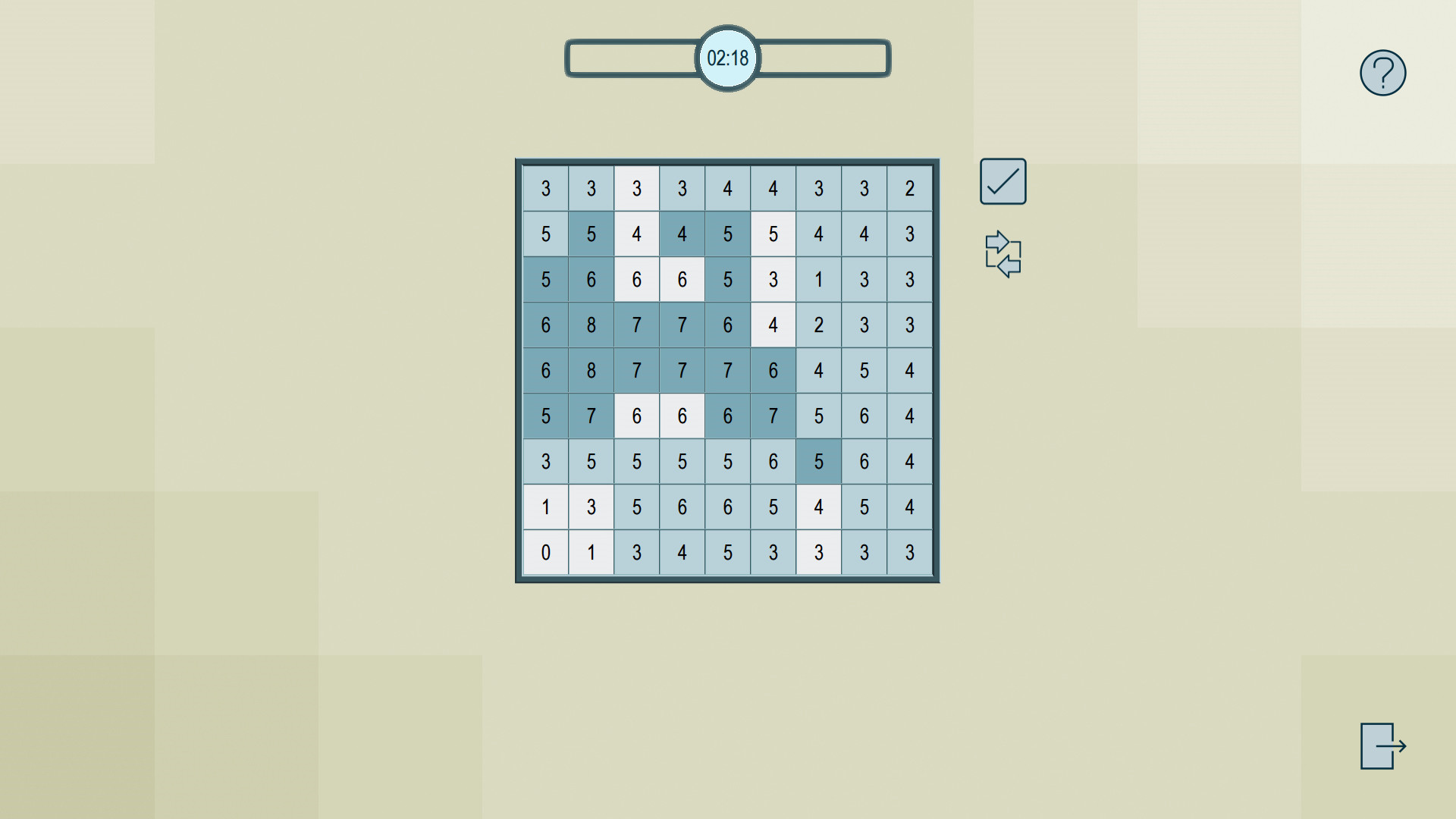Select the white 1 cell in row eight
This screenshot has height=819, width=1456.
coord(545,507)
